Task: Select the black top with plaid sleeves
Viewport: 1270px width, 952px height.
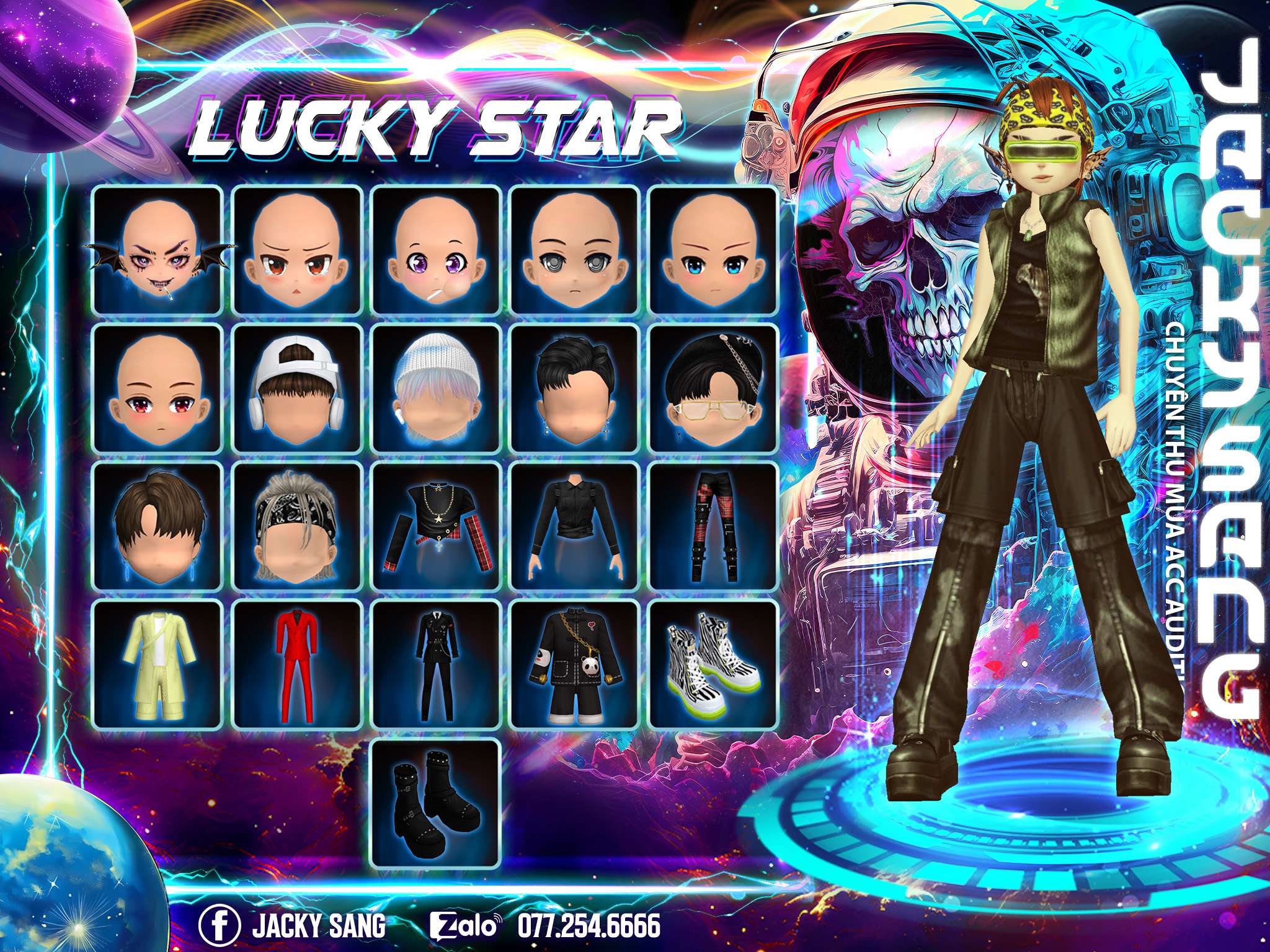Action: coord(436,527)
